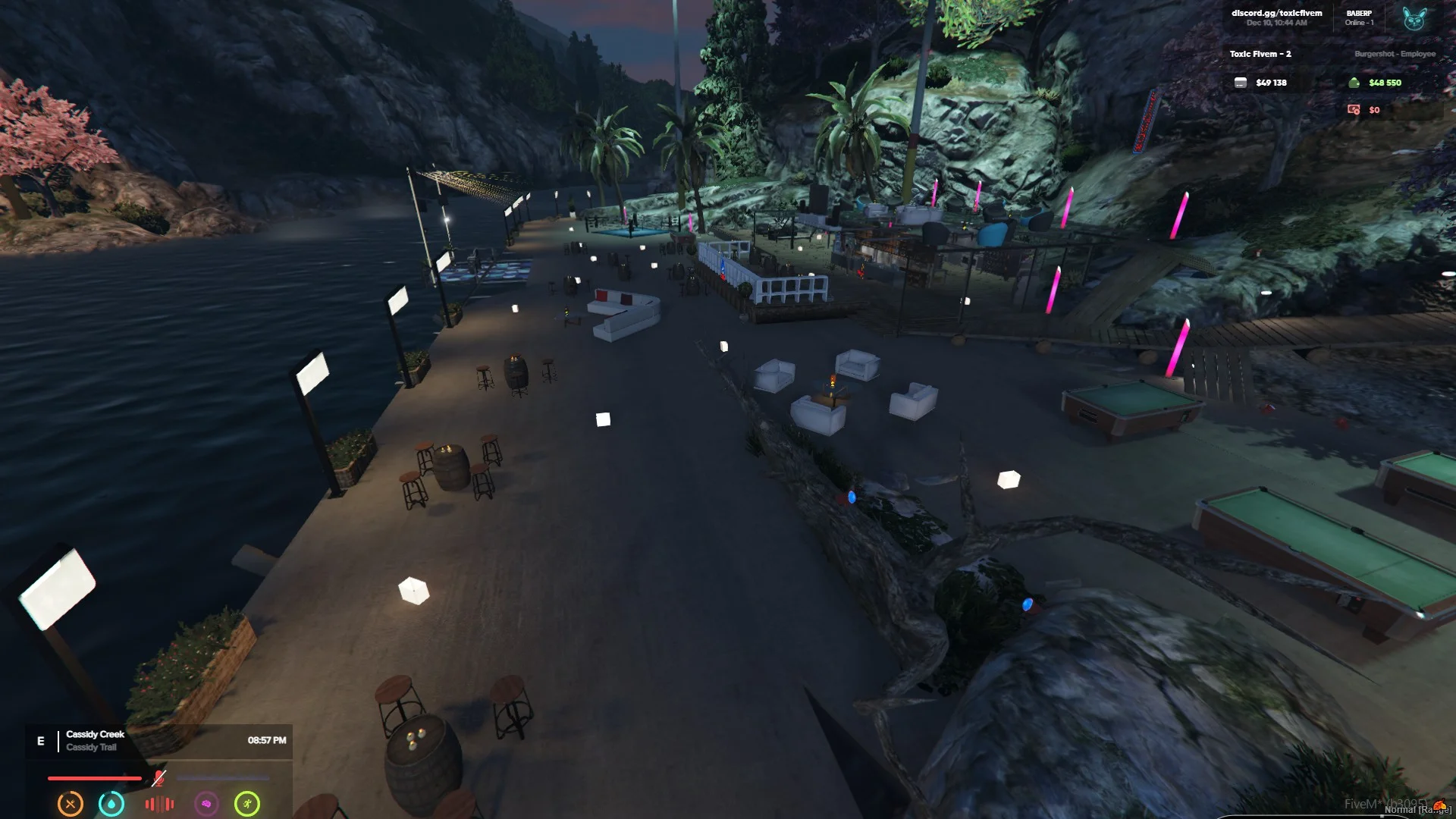Toggle the muted red microphone icon
The width and height of the screenshot is (1456, 819).
pos(158,778)
